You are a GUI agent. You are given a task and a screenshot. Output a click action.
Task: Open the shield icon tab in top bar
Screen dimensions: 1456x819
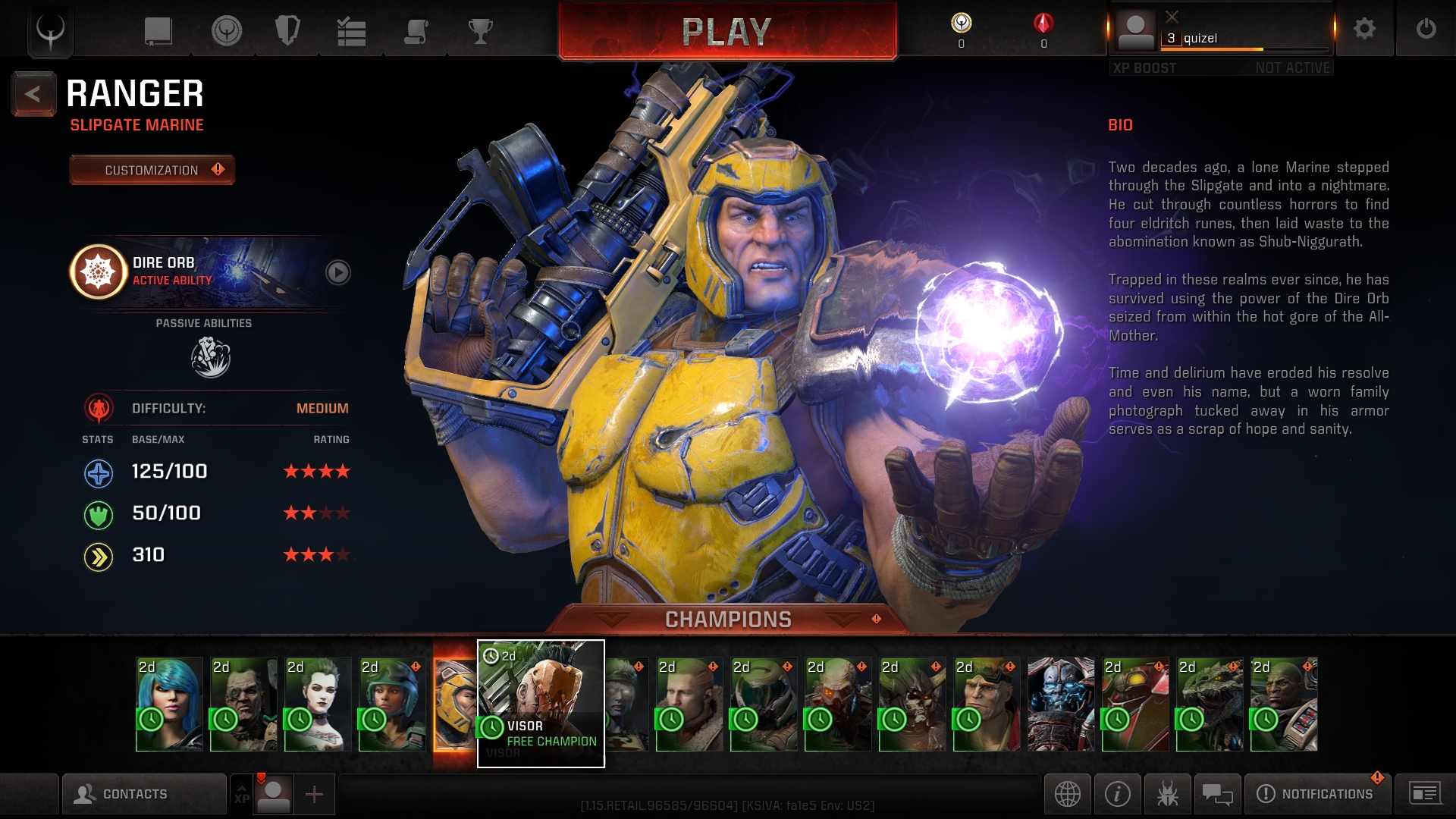click(x=287, y=31)
